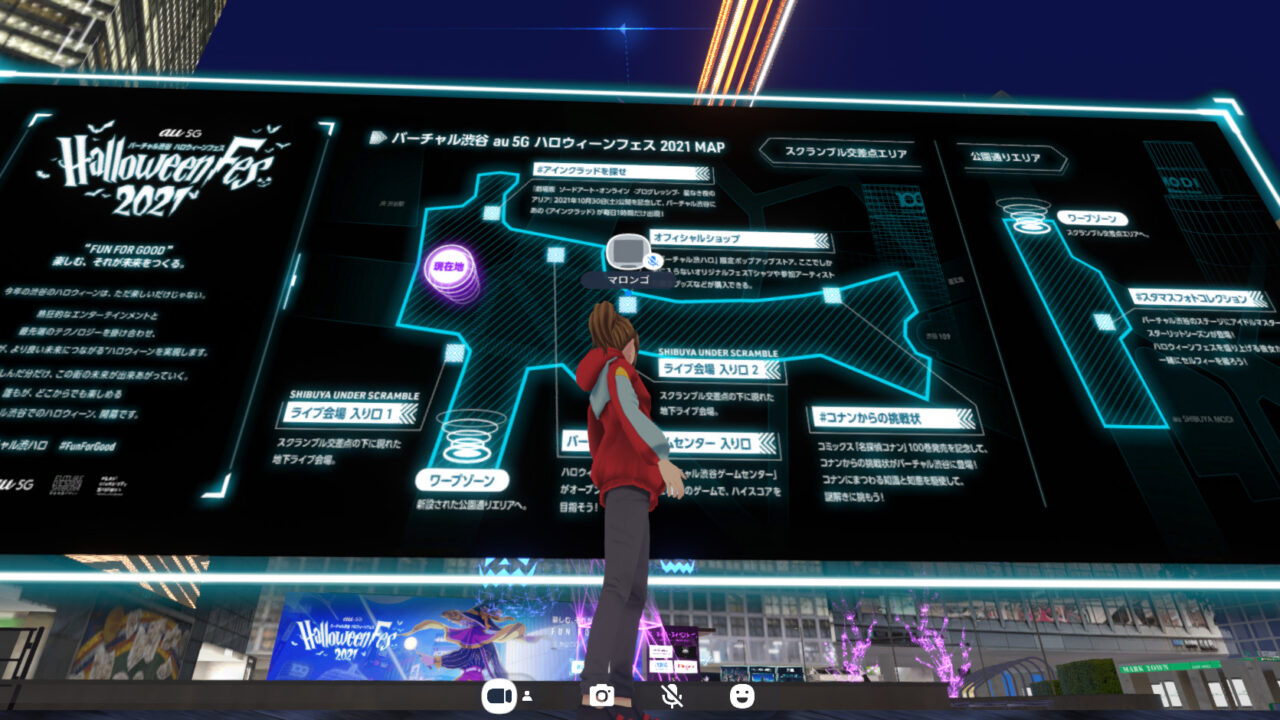Screen dimensions: 1280x720
Task: Open the smiley face emote menu
Action: 742,696
